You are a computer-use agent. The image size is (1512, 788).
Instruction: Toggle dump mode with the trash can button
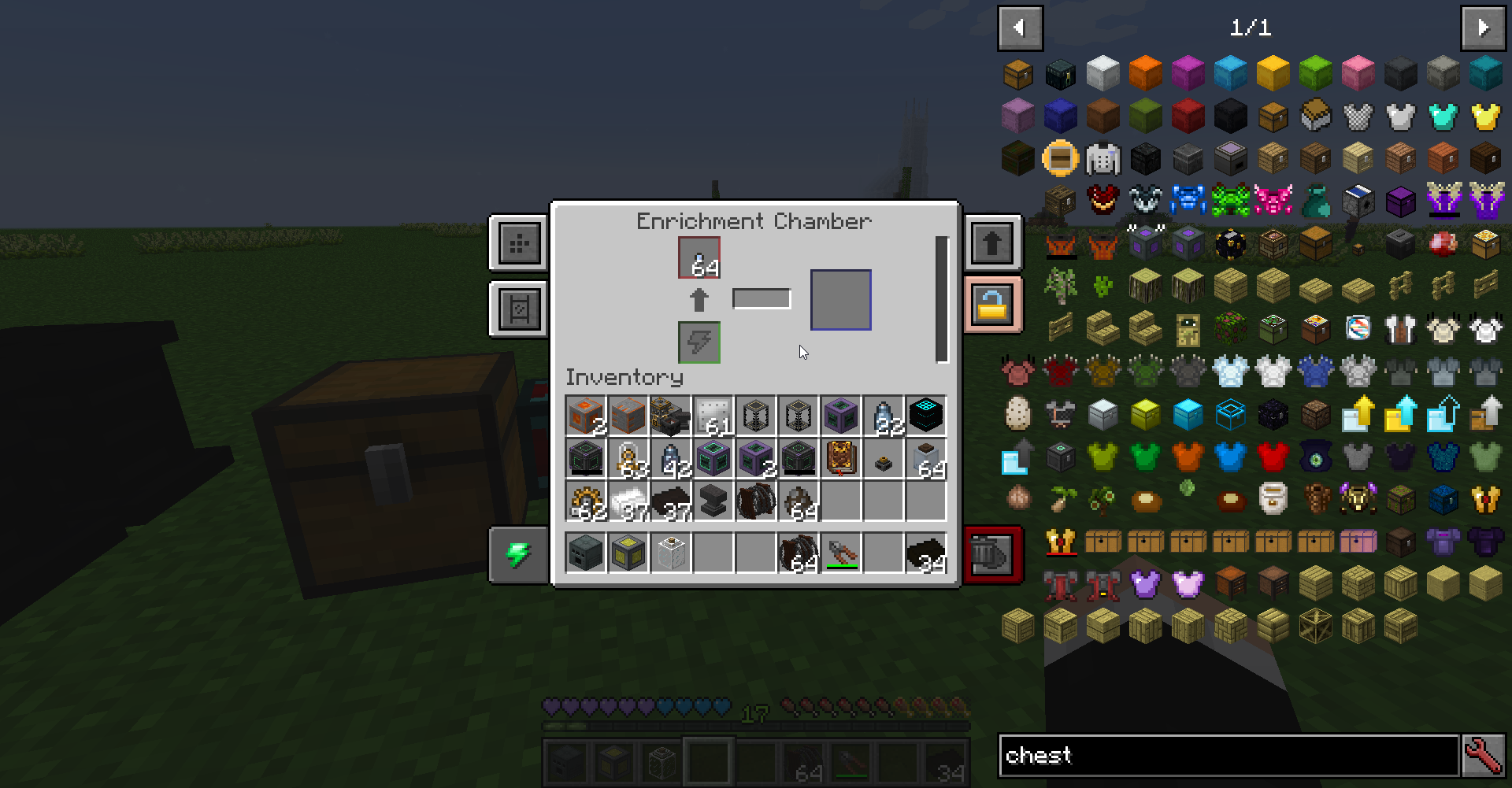point(993,554)
